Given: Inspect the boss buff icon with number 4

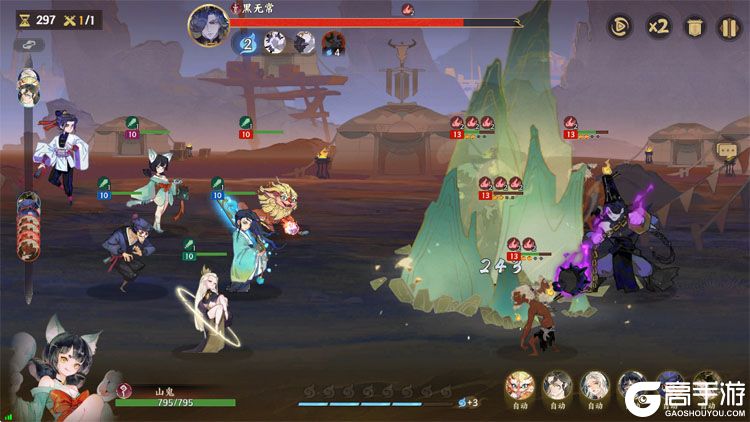Looking at the screenshot, I should (333, 43).
